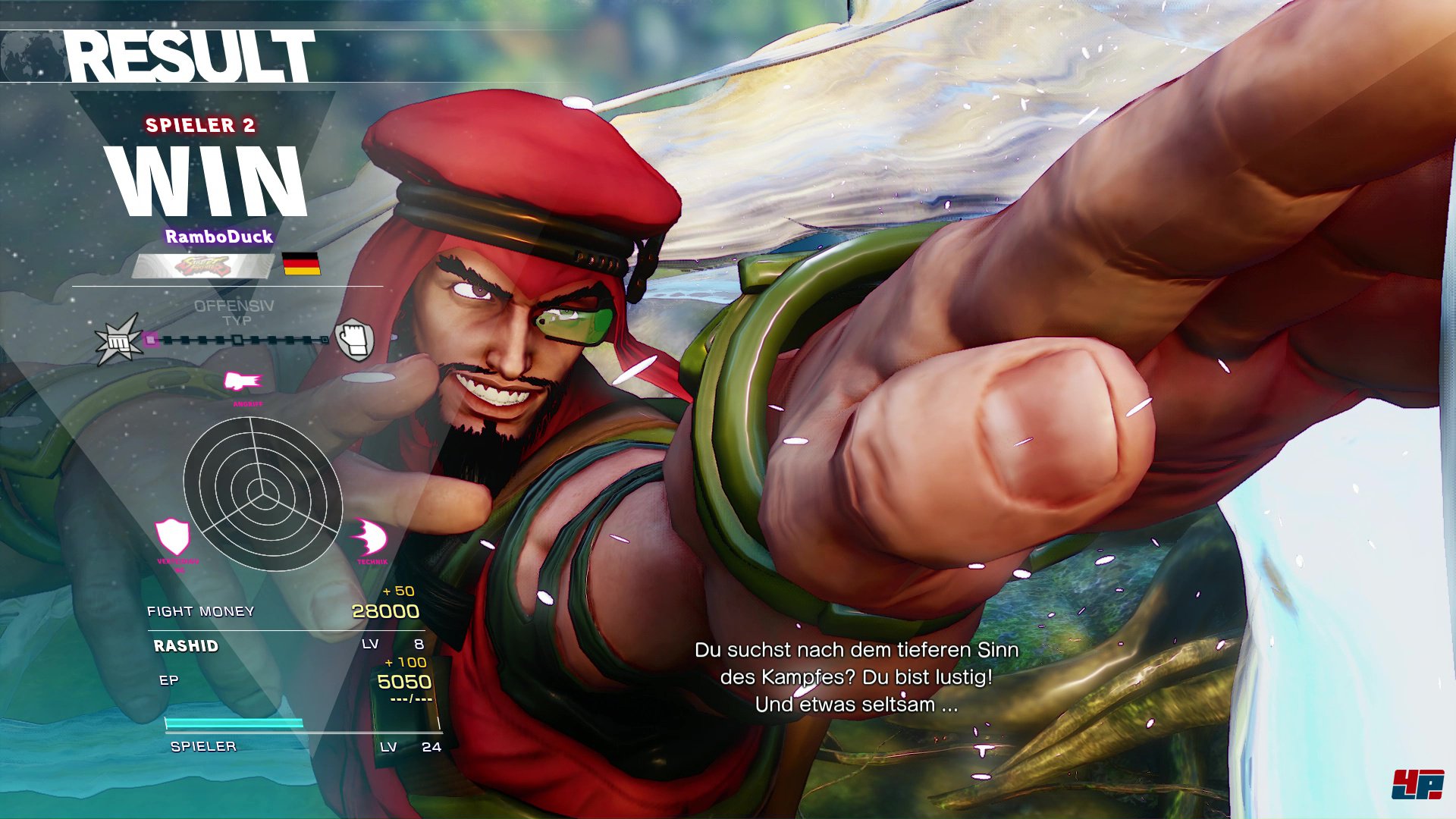The image size is (1456, 819).
Task: Click the 4P watermark logo
Action: coord(1417,784)
